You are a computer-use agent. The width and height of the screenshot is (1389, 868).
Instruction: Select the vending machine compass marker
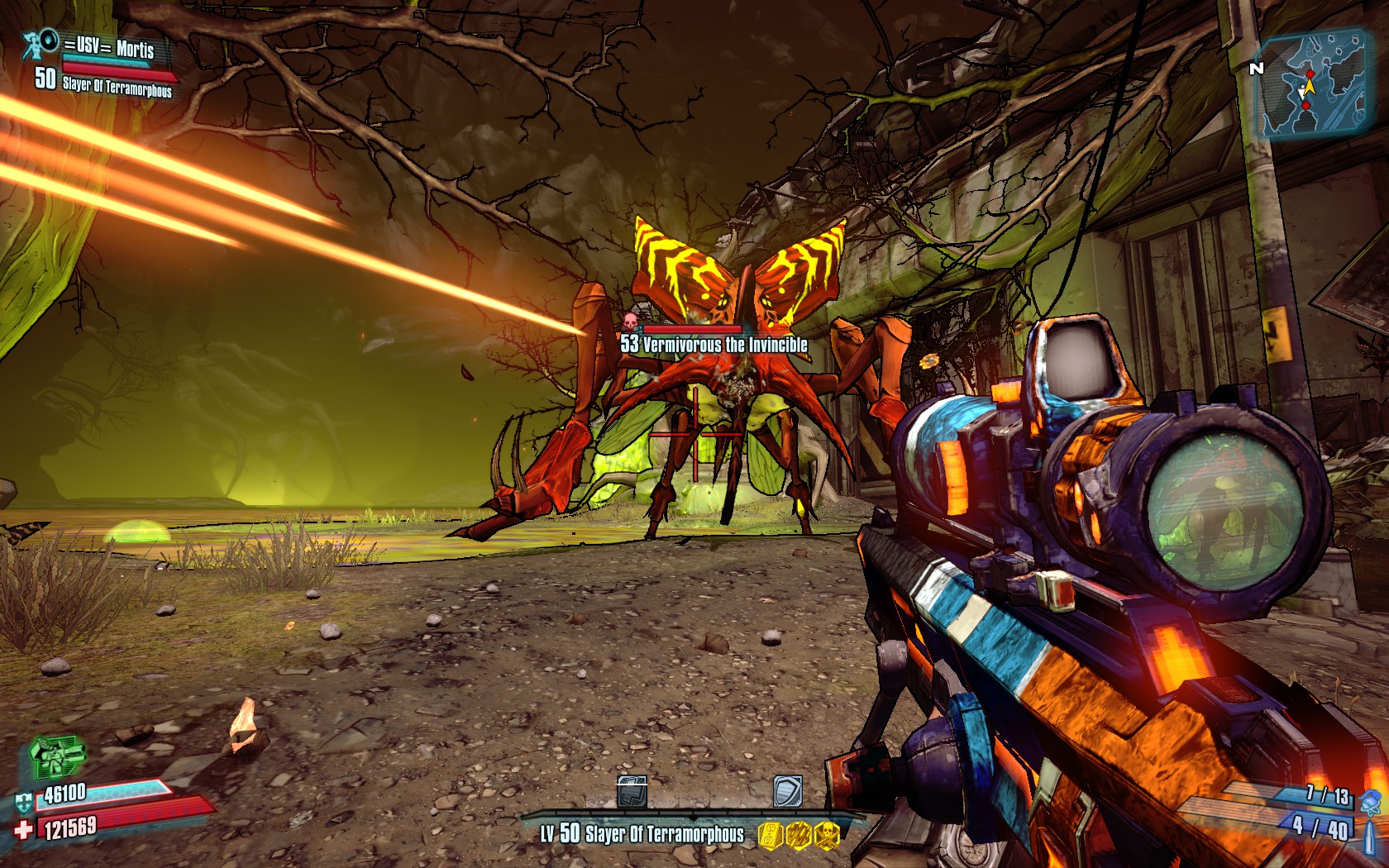click(632, 792)
